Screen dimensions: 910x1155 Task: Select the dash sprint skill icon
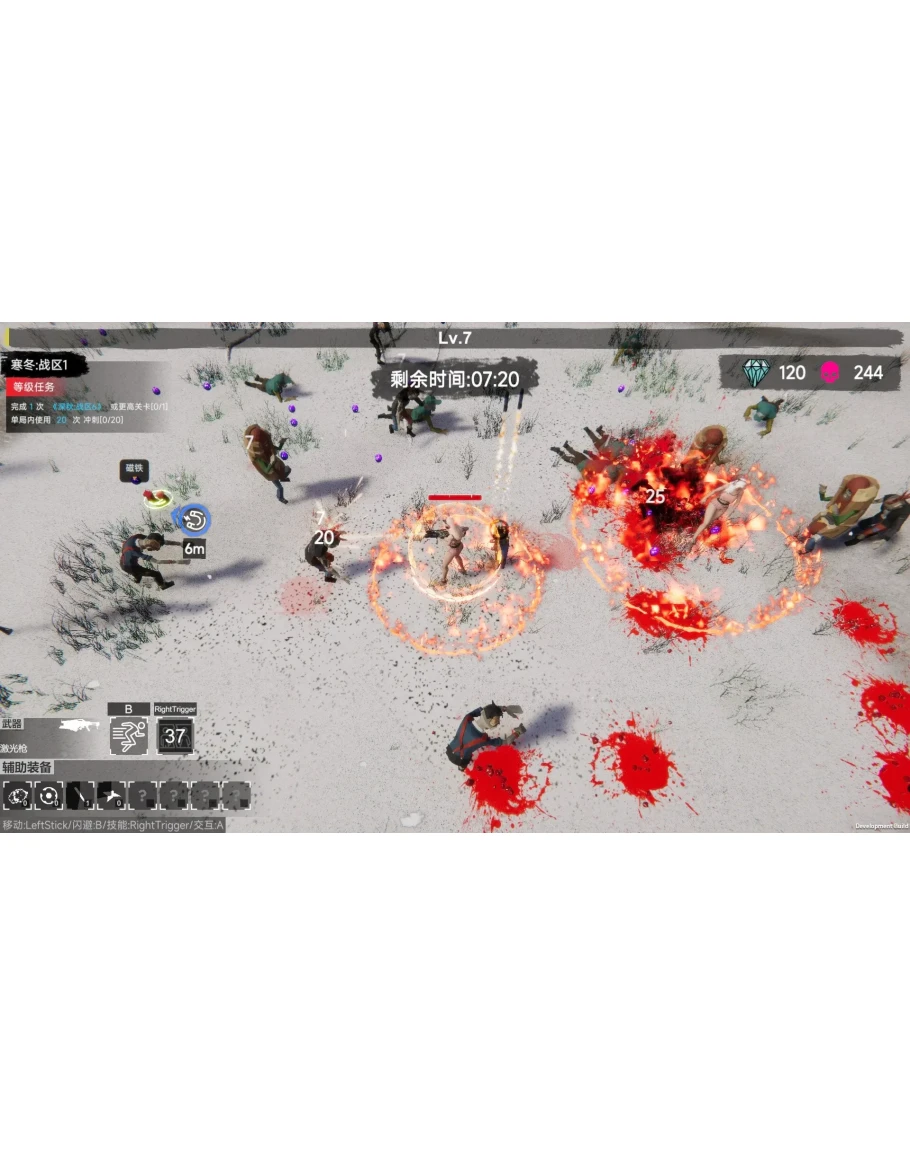click(x=129, y=736)
